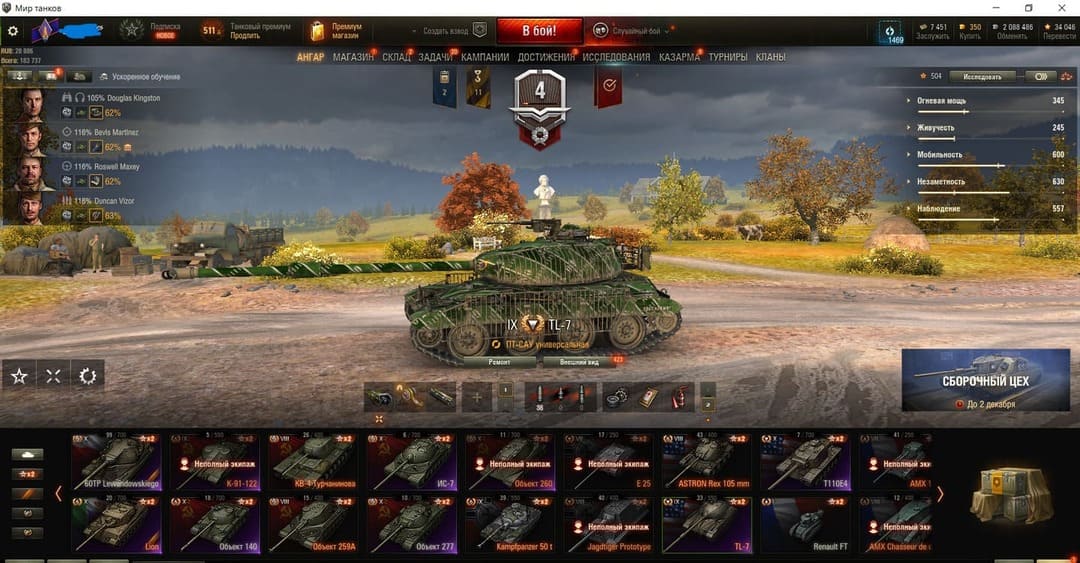Open the Сборочный цех event banner
Image resolution: width=1080 pixels, height=563 pixels.
click(985, 379)
